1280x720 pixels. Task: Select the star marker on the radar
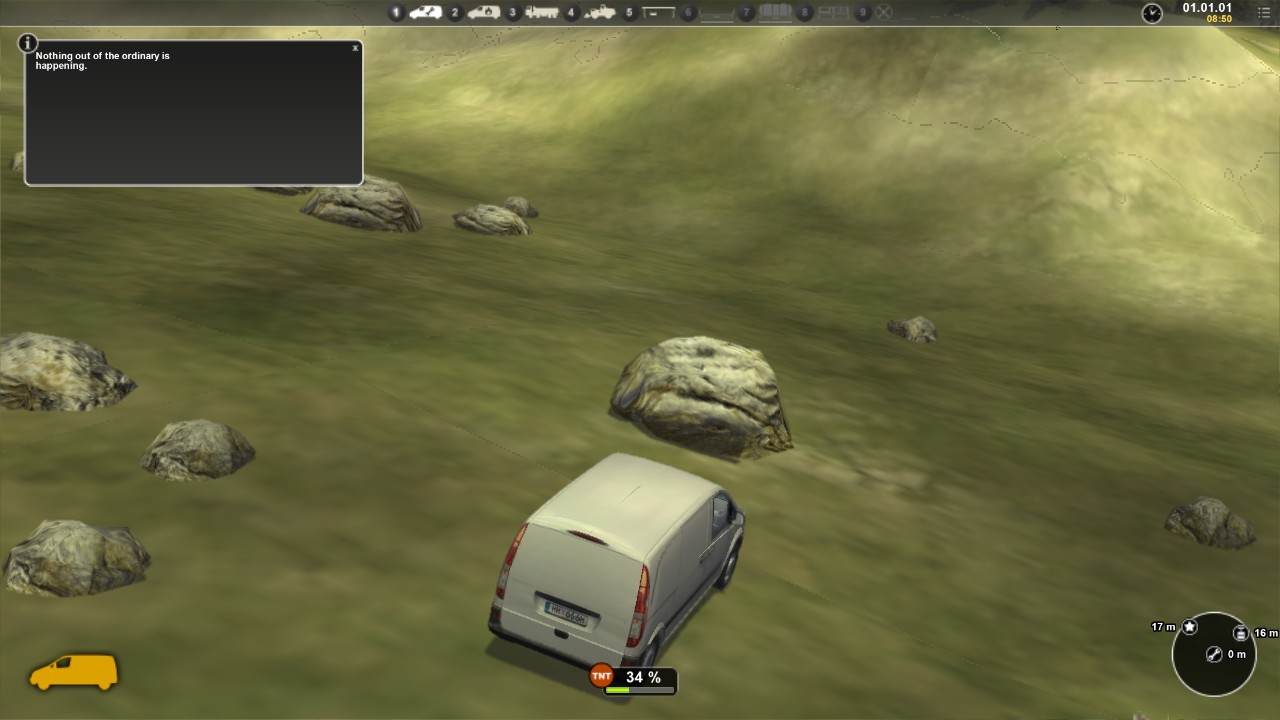point(1190,627)
